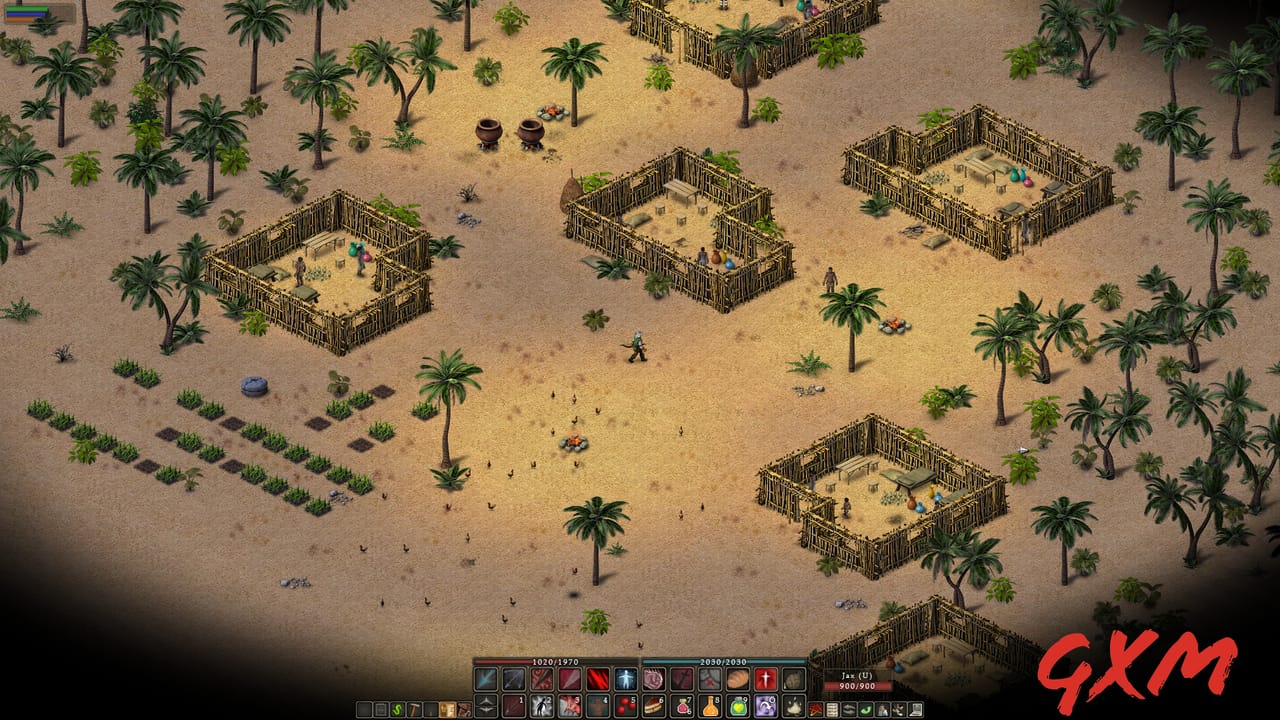Click the monitor icon at the toolbar's far right
The width and height of the screenshot is (1280, 720).
click(x=916, y=710)
